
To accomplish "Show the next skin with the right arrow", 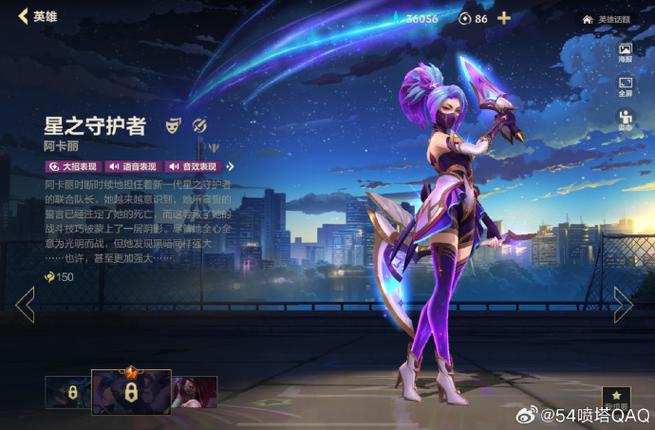I will 623,304.
